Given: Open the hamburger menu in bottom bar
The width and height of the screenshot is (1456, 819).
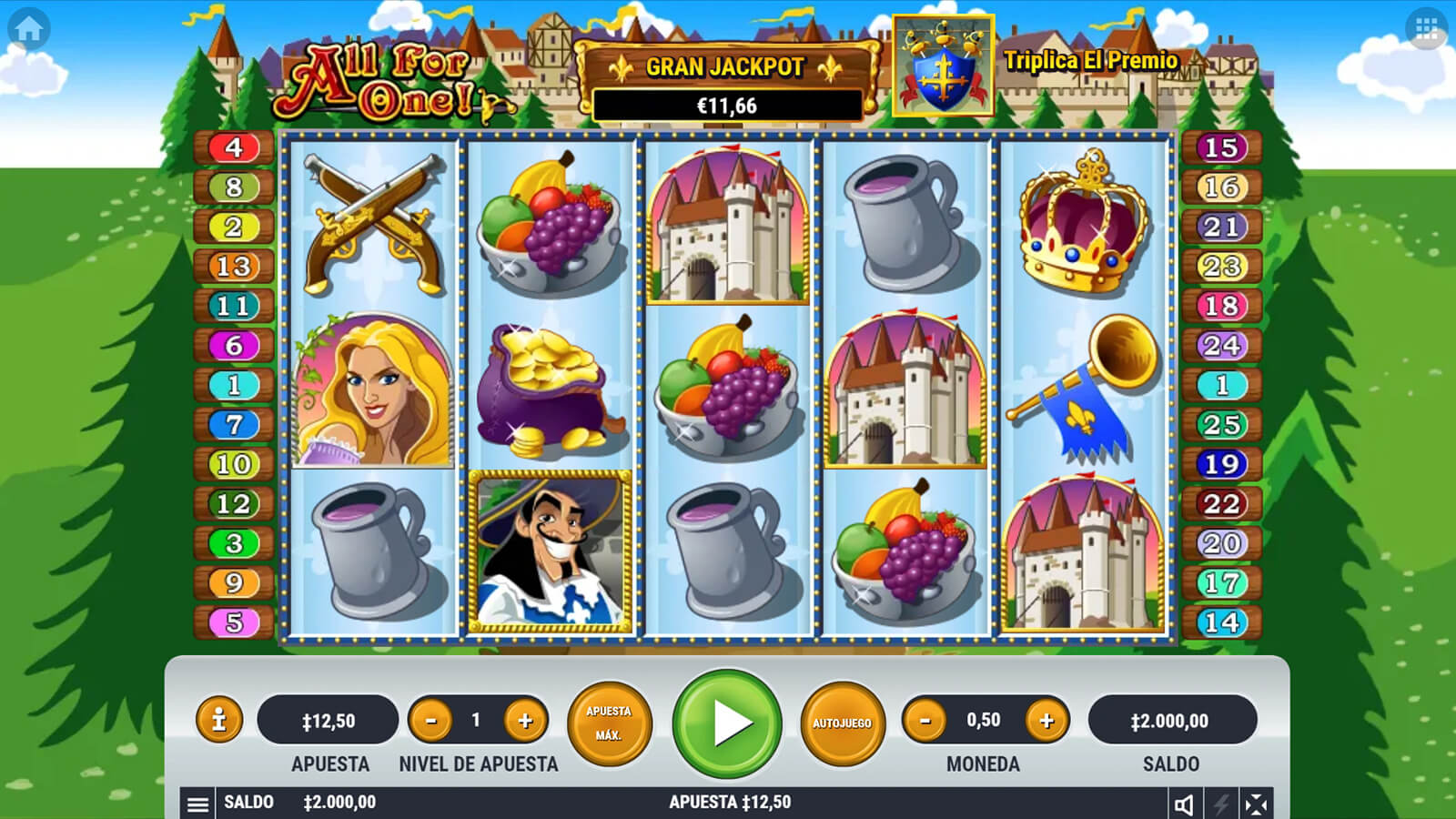Looking at the screenshot, I should (197, 804).
